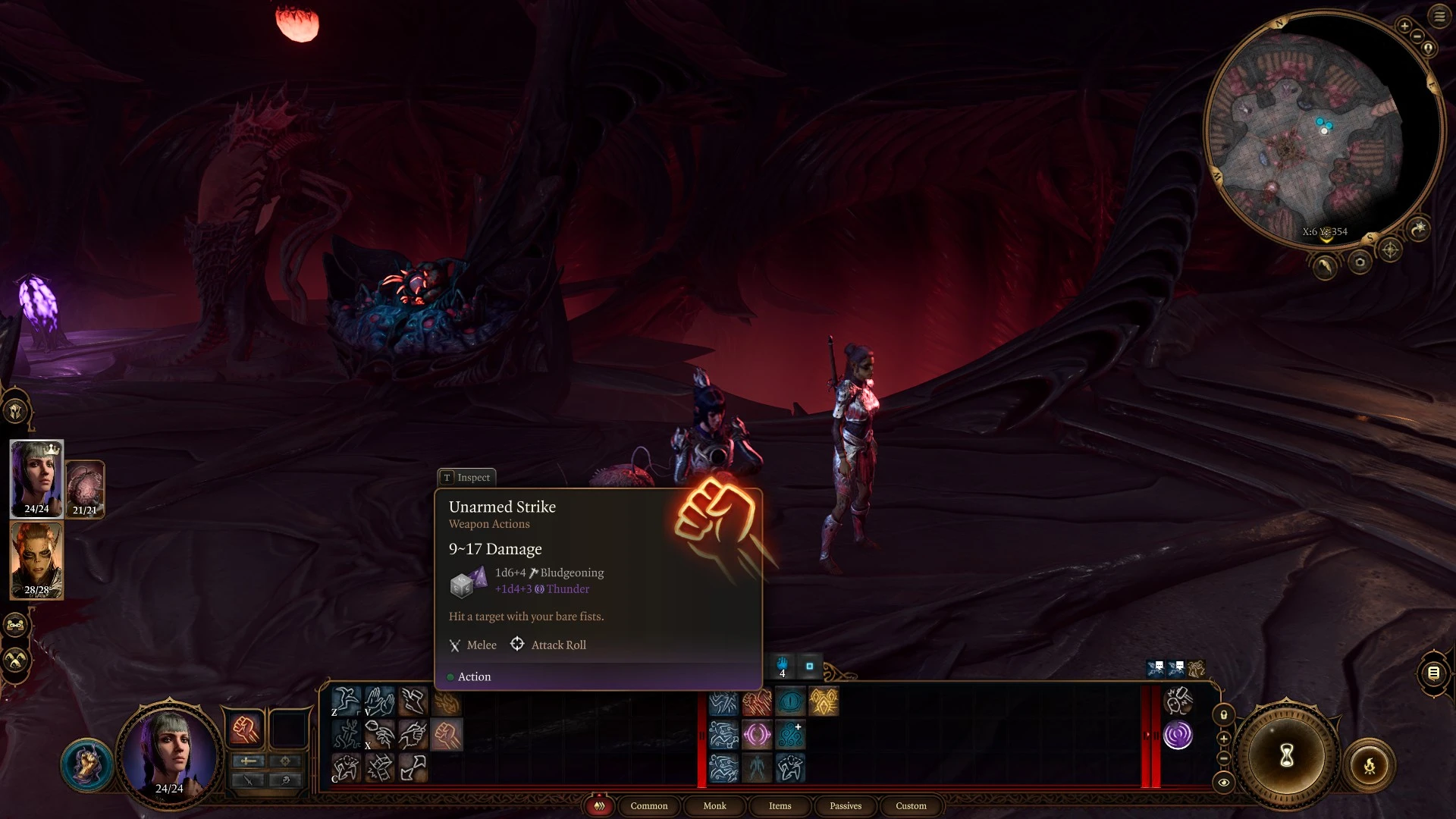The image size is (1456, 819).
Task: Show the Passives hotbar tab
Action: 846,805
